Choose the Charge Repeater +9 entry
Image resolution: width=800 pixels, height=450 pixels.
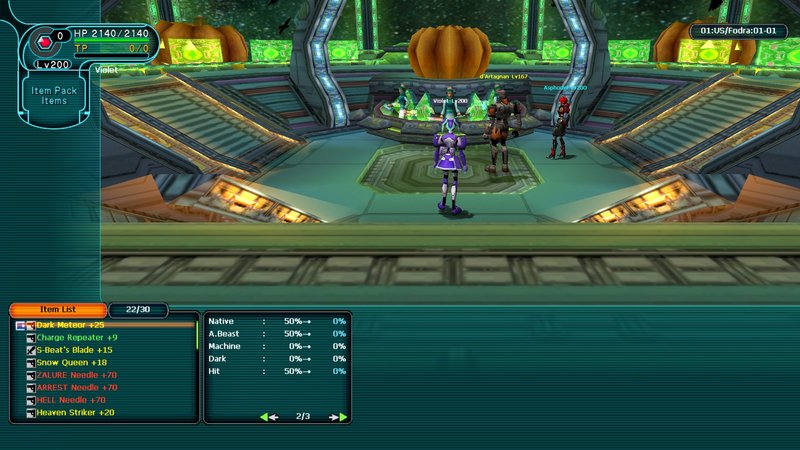(x=77, y=338)
